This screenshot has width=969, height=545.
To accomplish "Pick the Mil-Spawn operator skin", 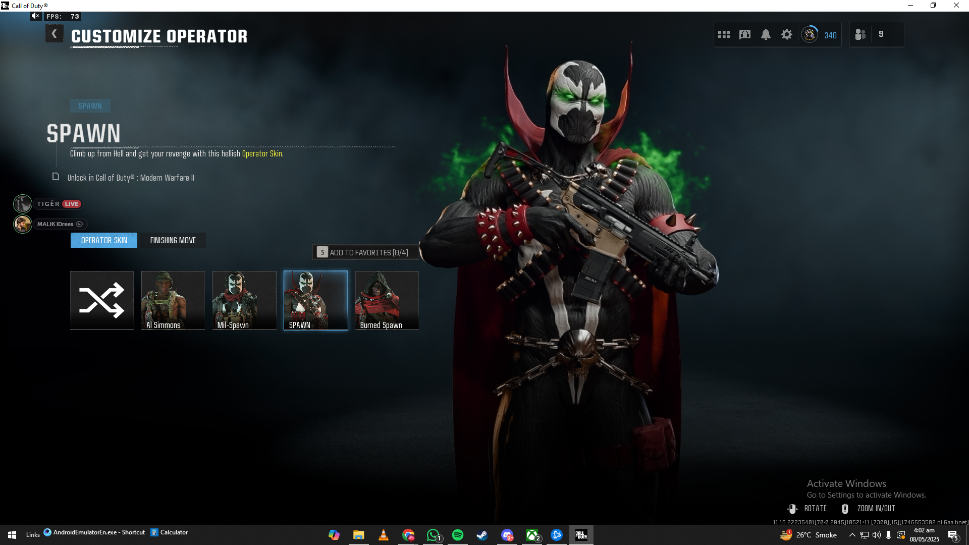I will click(244, 300).
